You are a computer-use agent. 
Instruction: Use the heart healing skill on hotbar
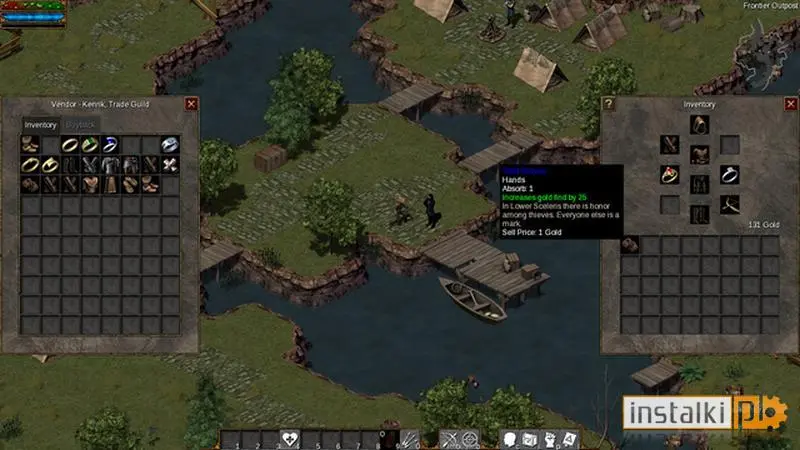coord(290,439)
